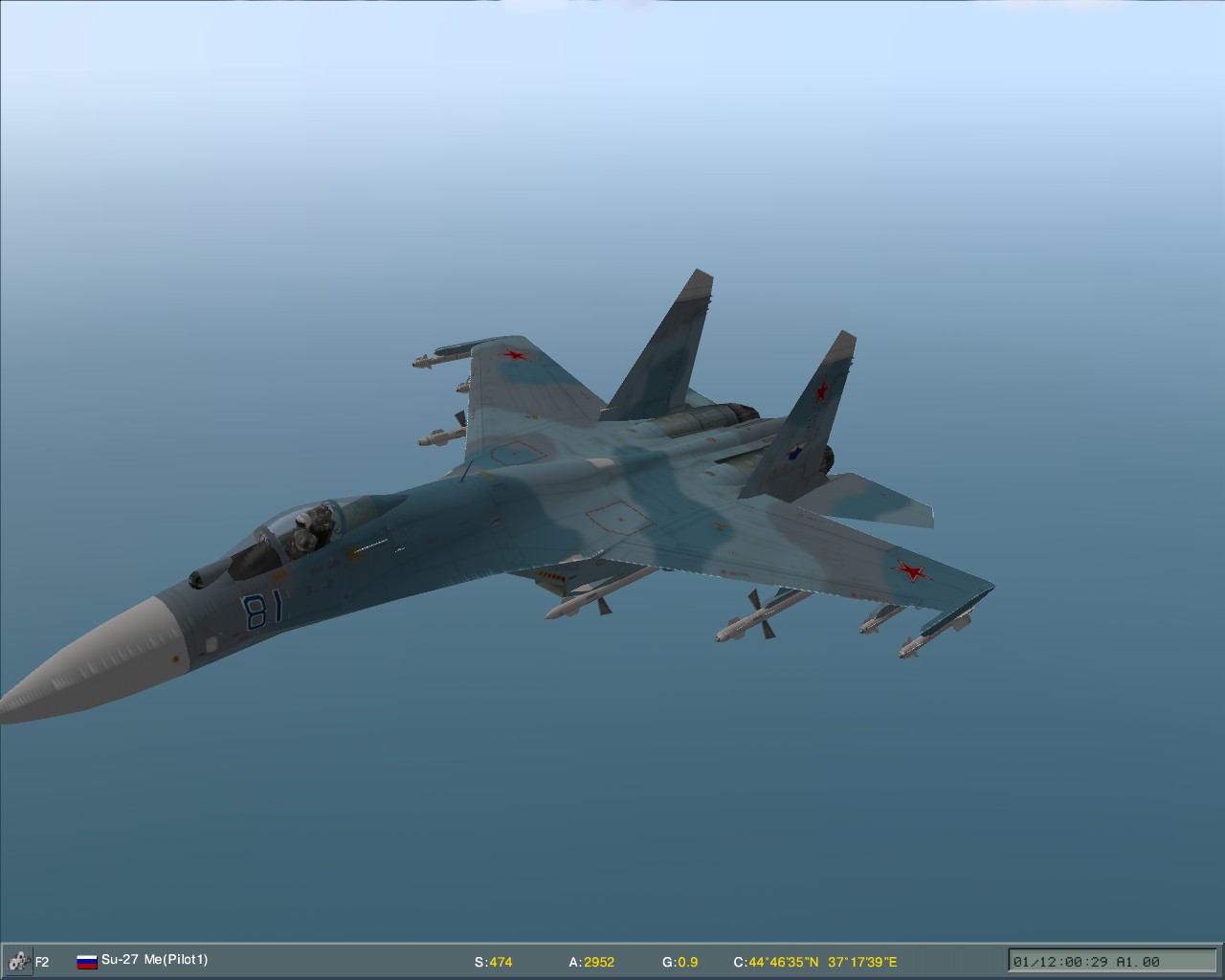This screenshot has width=1225, height=980.
Task: Click the G:0.9 g-force indicator
Action: point(682,962)
